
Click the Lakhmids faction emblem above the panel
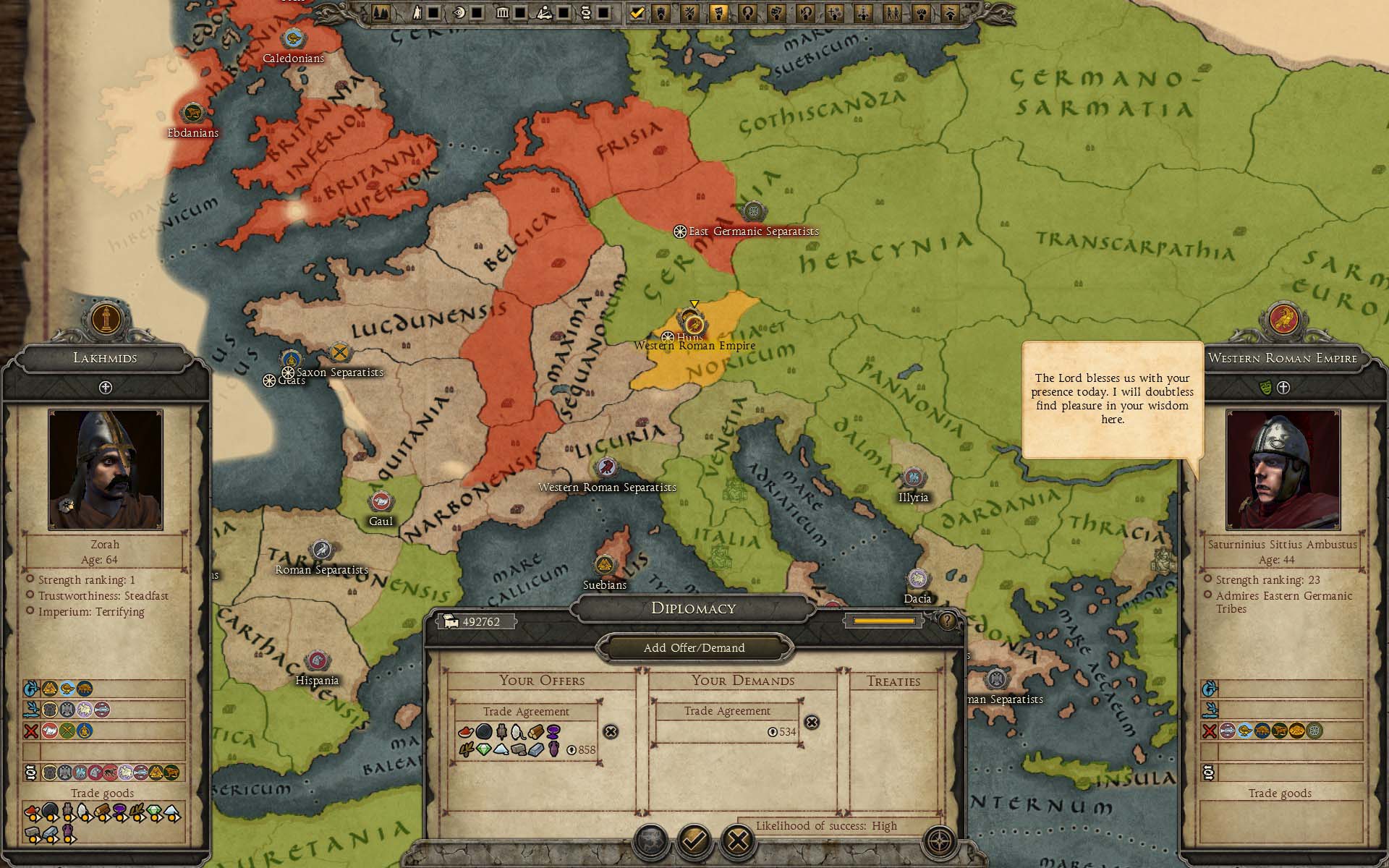click(106, 319)
